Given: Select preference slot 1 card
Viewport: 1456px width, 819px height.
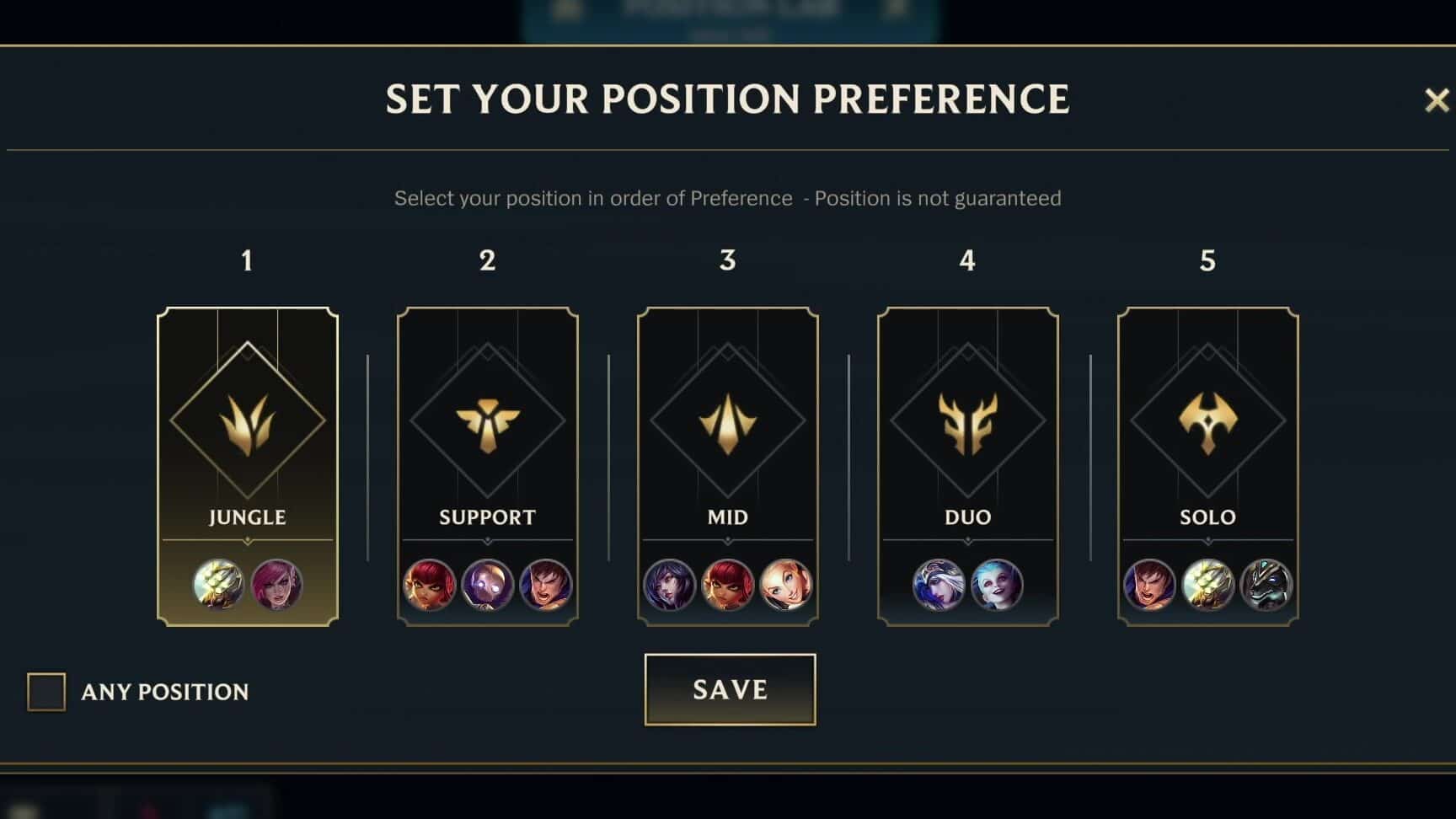Looking at the screenshot, I should (247, 468).
